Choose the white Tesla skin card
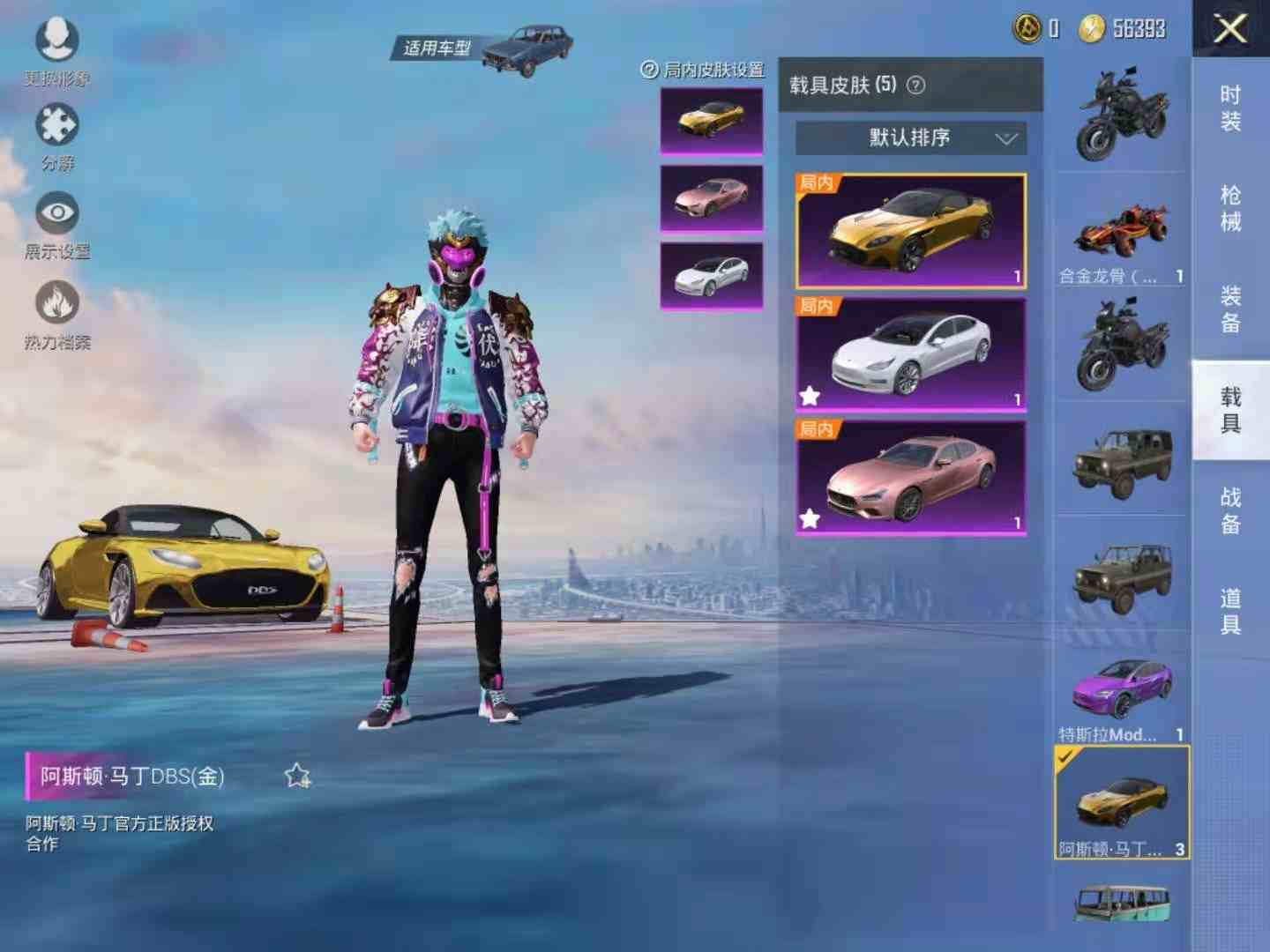This screenshot has width=1270, height=952. click(911, 354)
